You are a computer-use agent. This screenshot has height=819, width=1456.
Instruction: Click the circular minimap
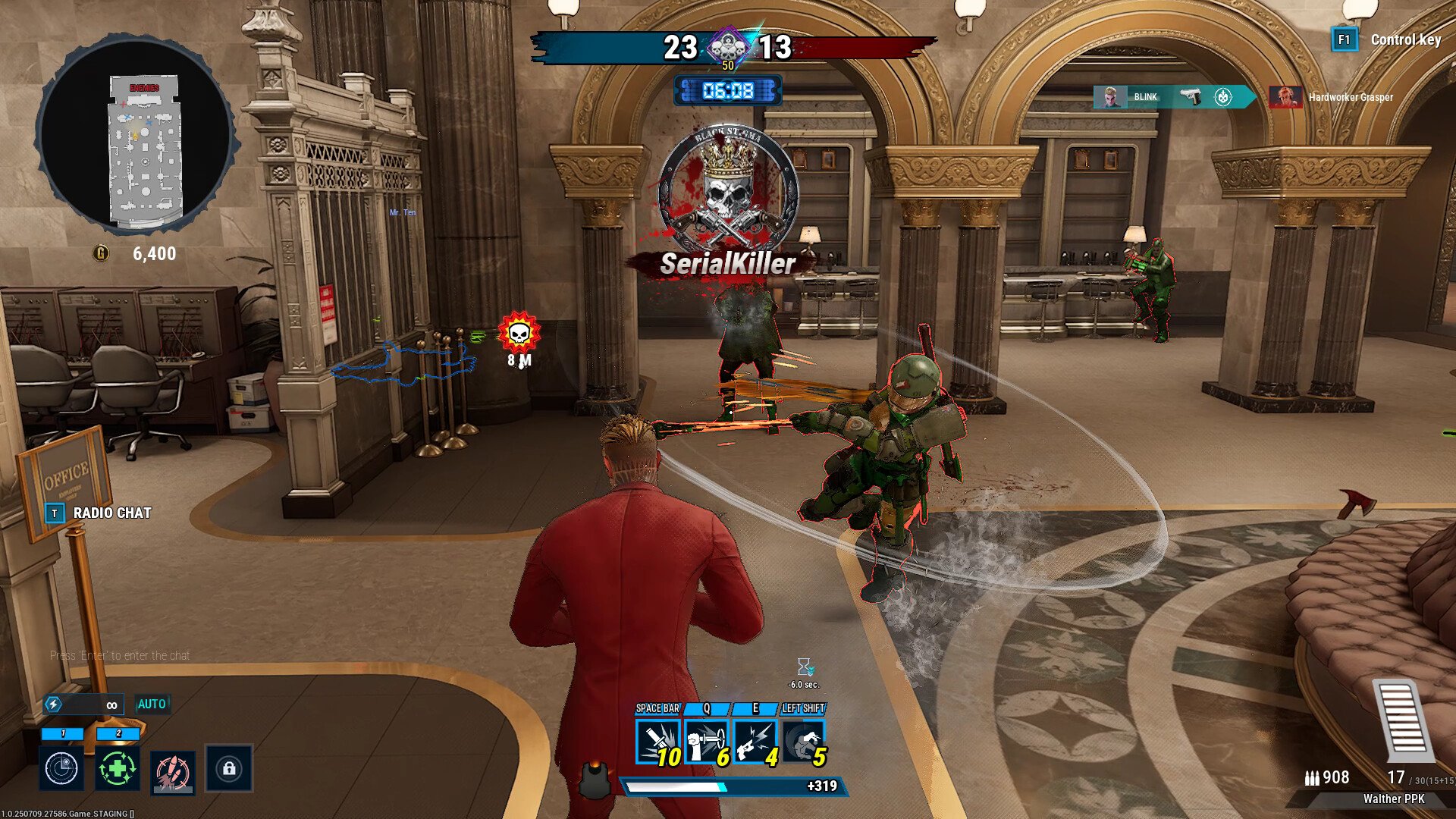pyautogui.click(x=136, y=134)
